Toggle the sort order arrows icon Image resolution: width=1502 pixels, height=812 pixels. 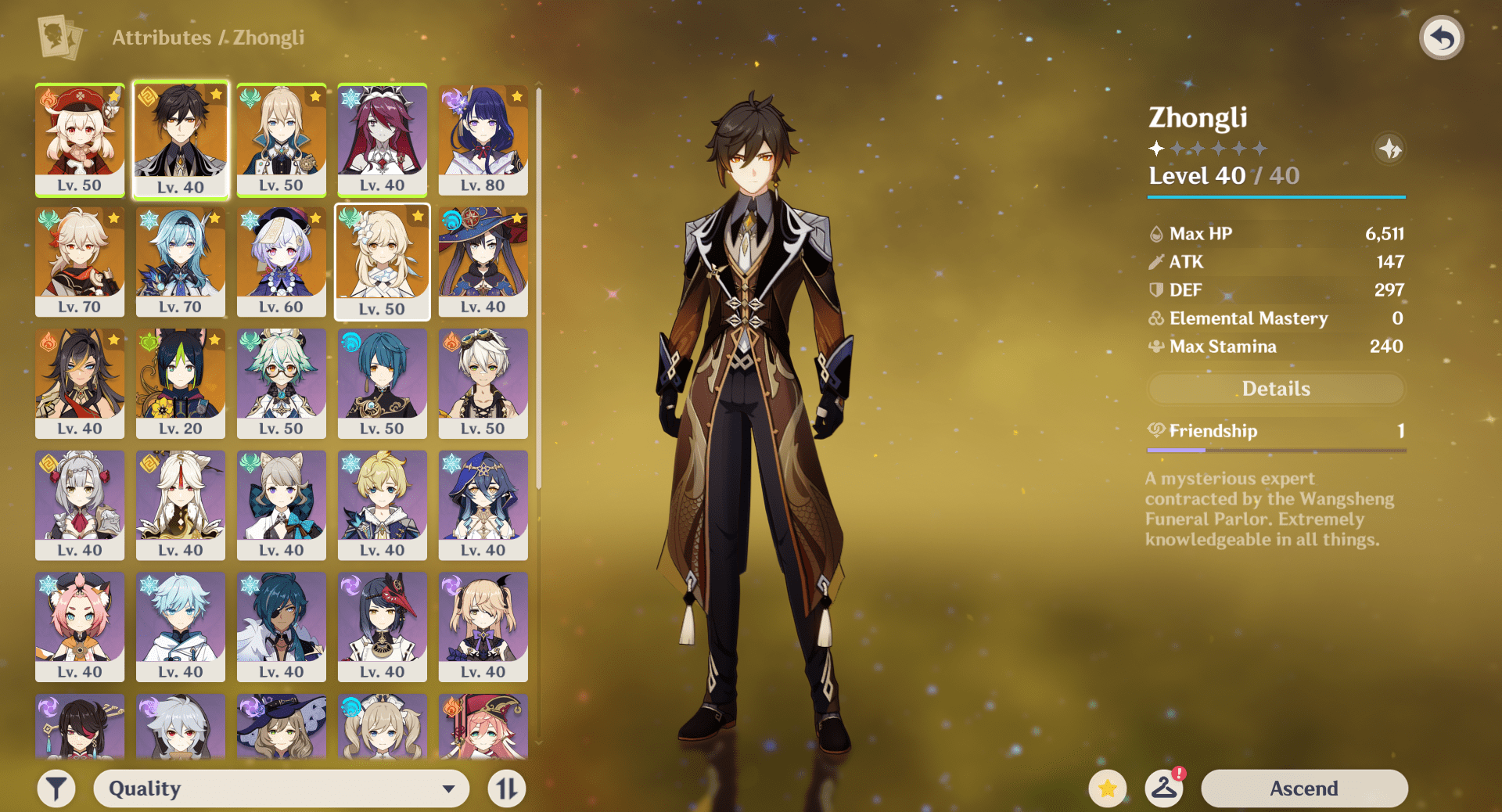505,788
